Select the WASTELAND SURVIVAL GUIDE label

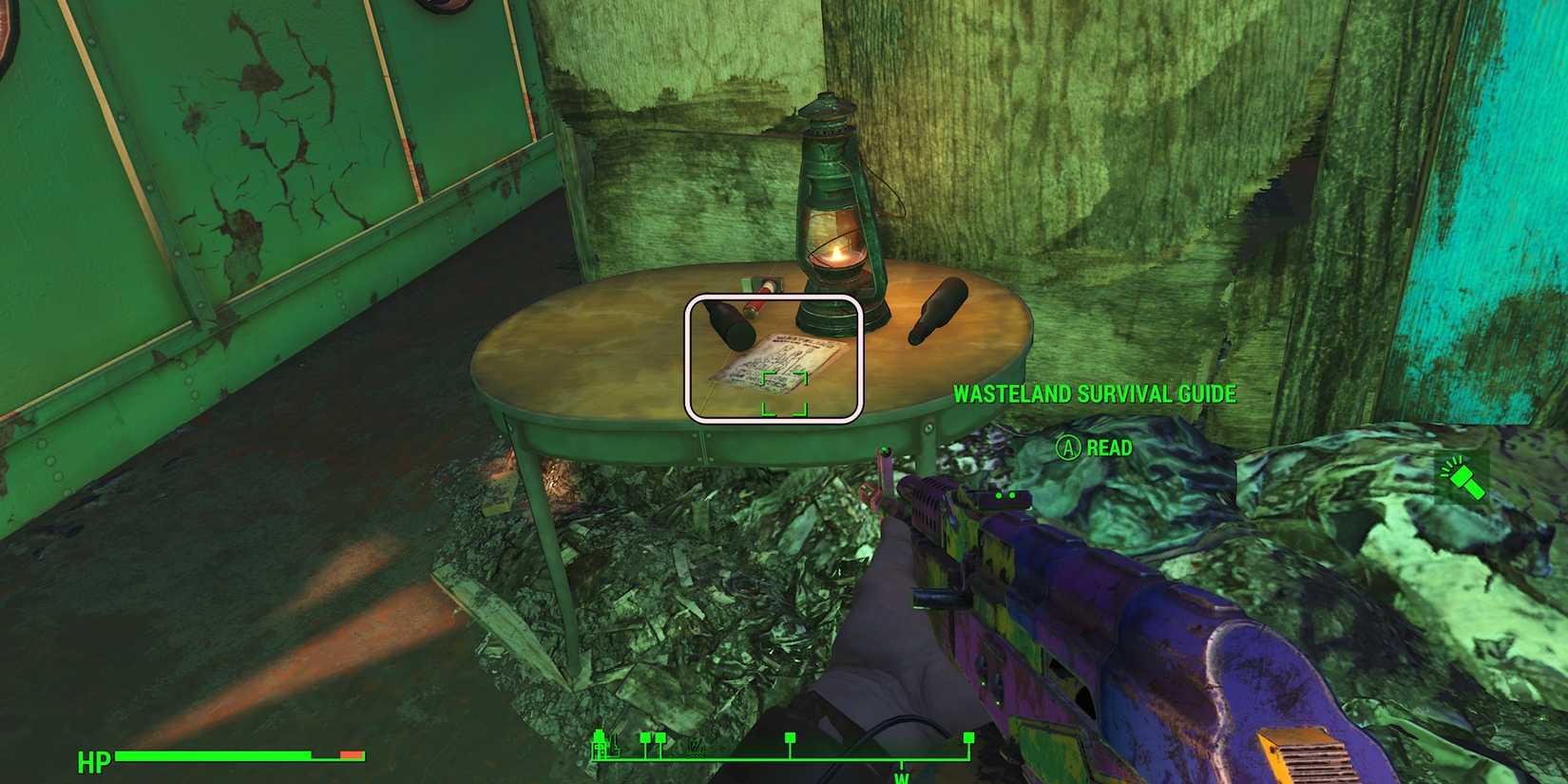[1095, 393]
